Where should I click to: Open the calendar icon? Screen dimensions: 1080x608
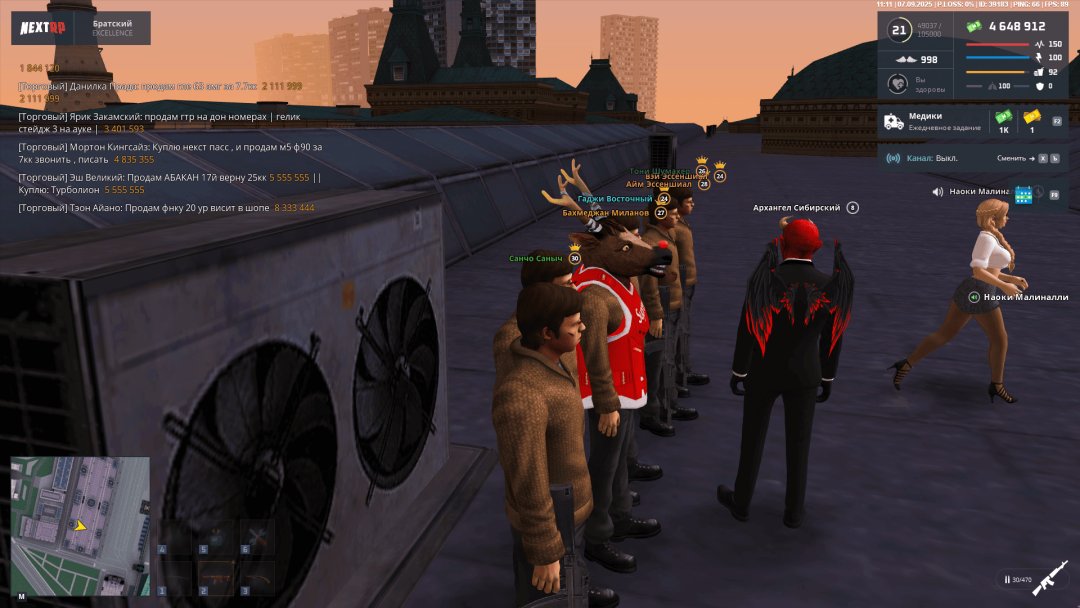[1023, 194]
